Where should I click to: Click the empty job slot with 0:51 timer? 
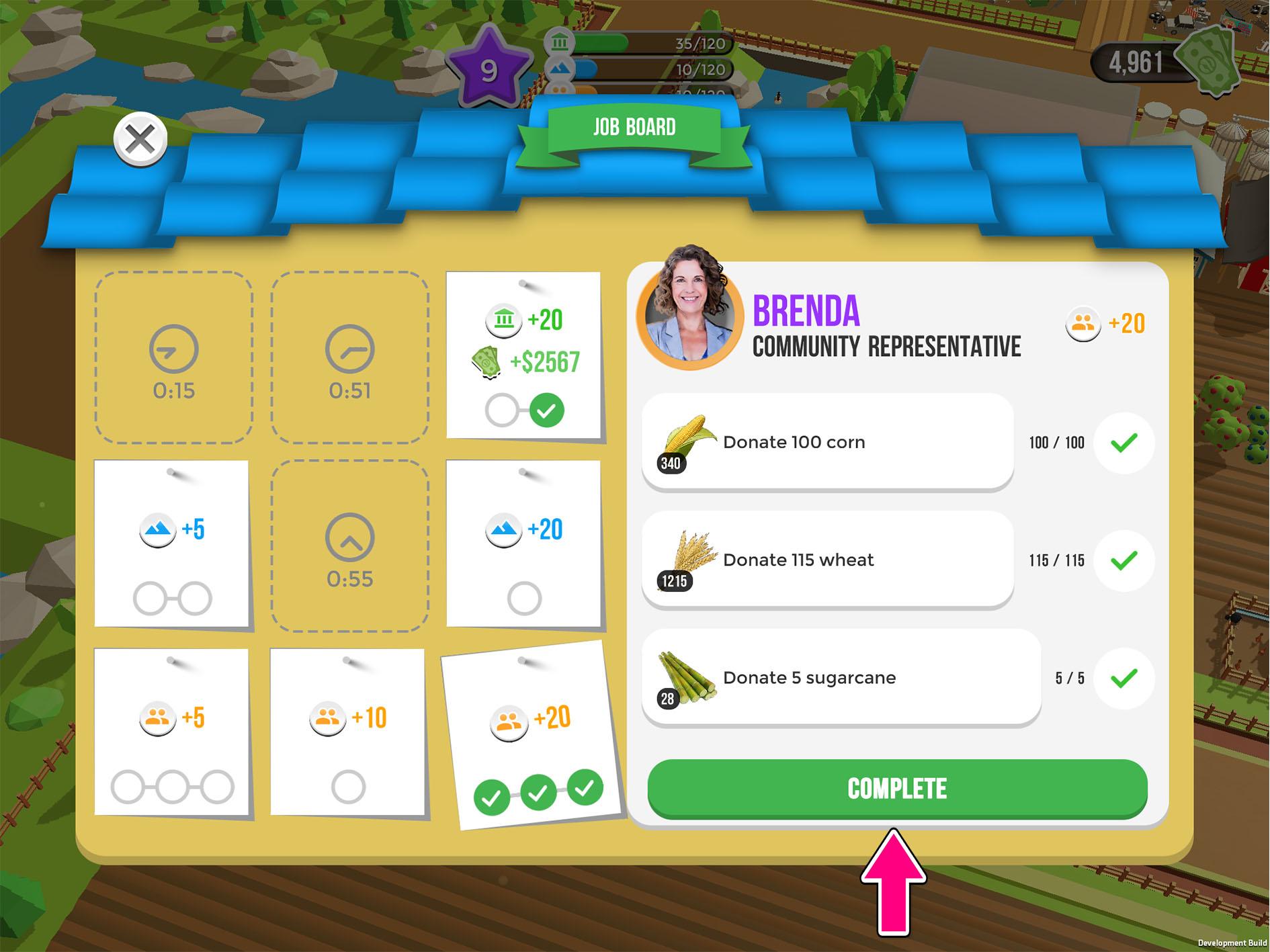coord(349,357)
